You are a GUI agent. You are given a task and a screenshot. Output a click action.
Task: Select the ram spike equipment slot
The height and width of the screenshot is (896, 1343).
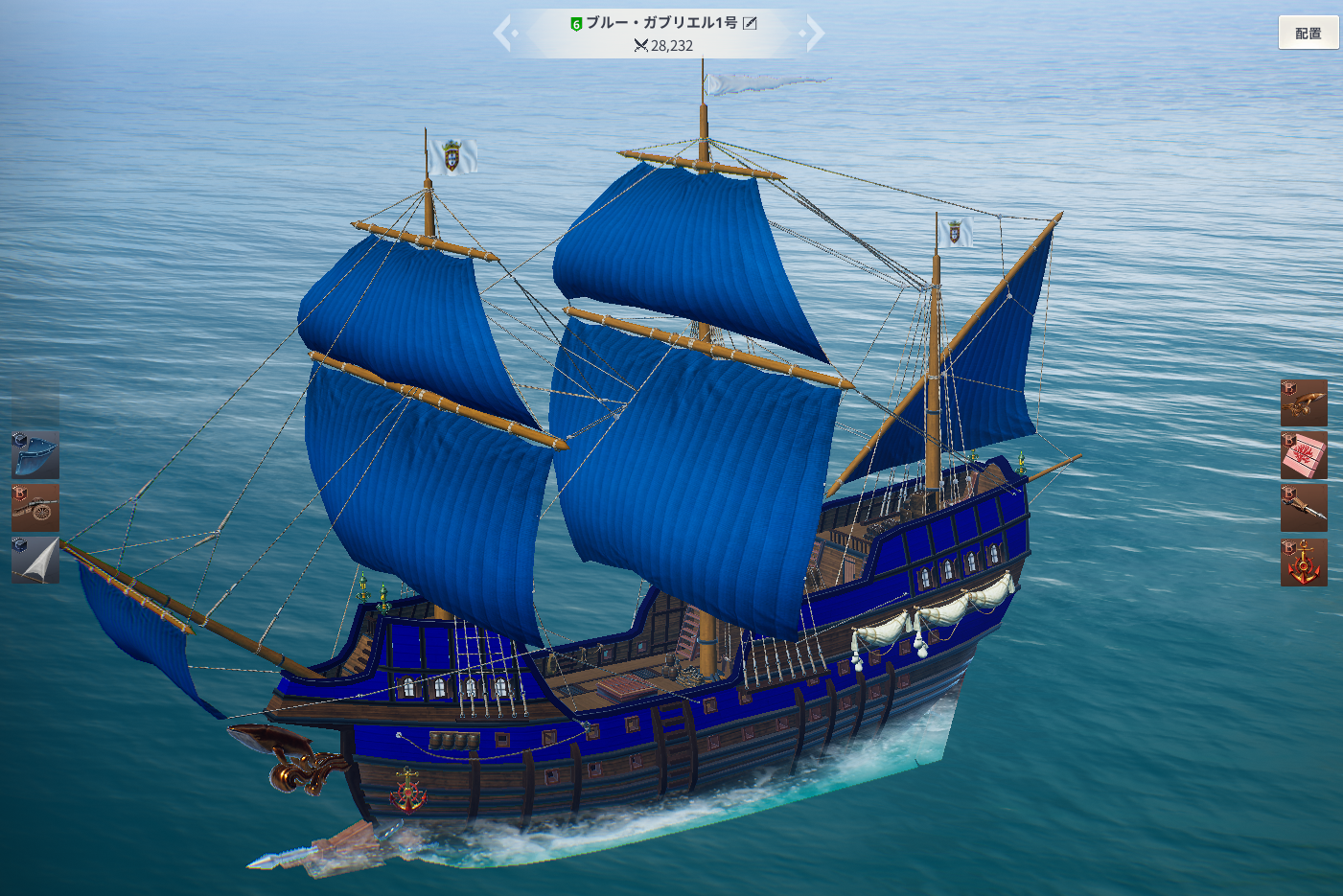coord(1304,508)
